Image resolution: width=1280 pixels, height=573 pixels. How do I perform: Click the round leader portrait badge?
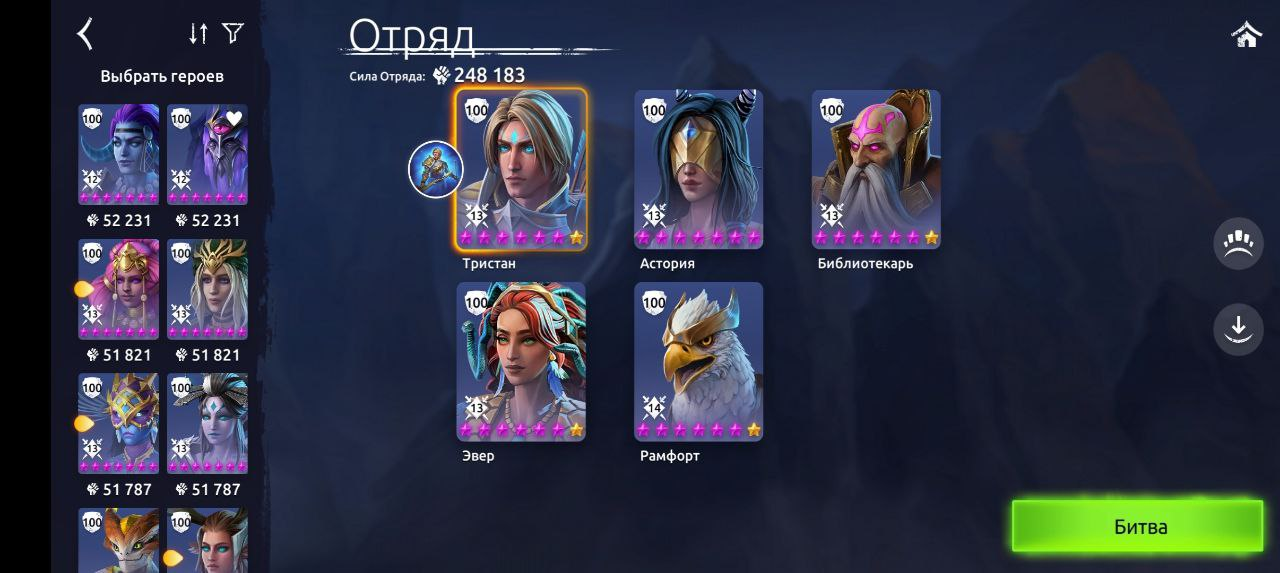[x=436, y=169]
